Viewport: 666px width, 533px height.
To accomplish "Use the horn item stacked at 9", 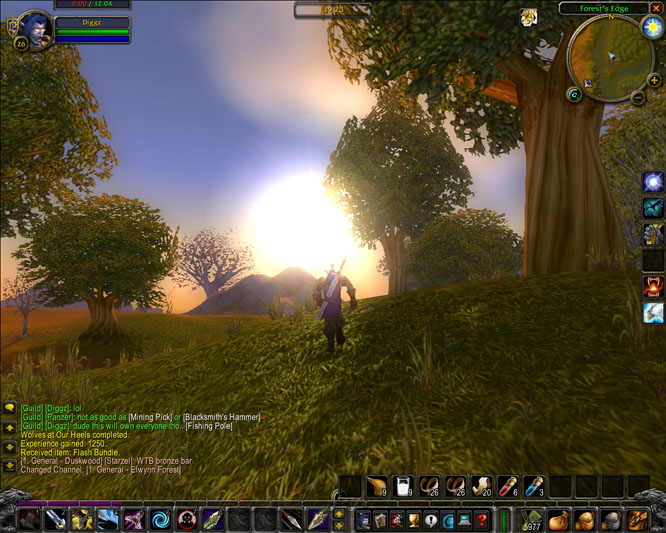I will (377, 487).
